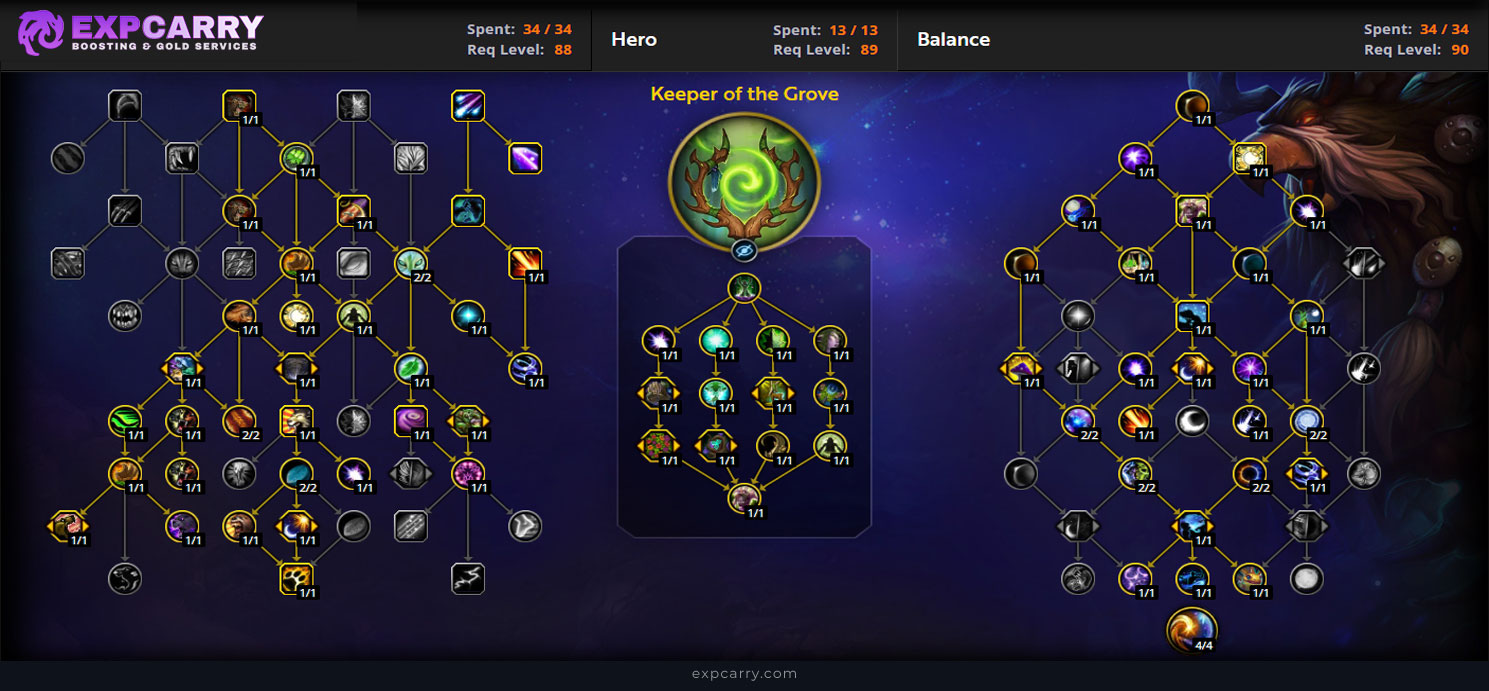Toggle the eye icon under the emblem
Screen dimensions: 1489x691
click(x=743, y=250)
